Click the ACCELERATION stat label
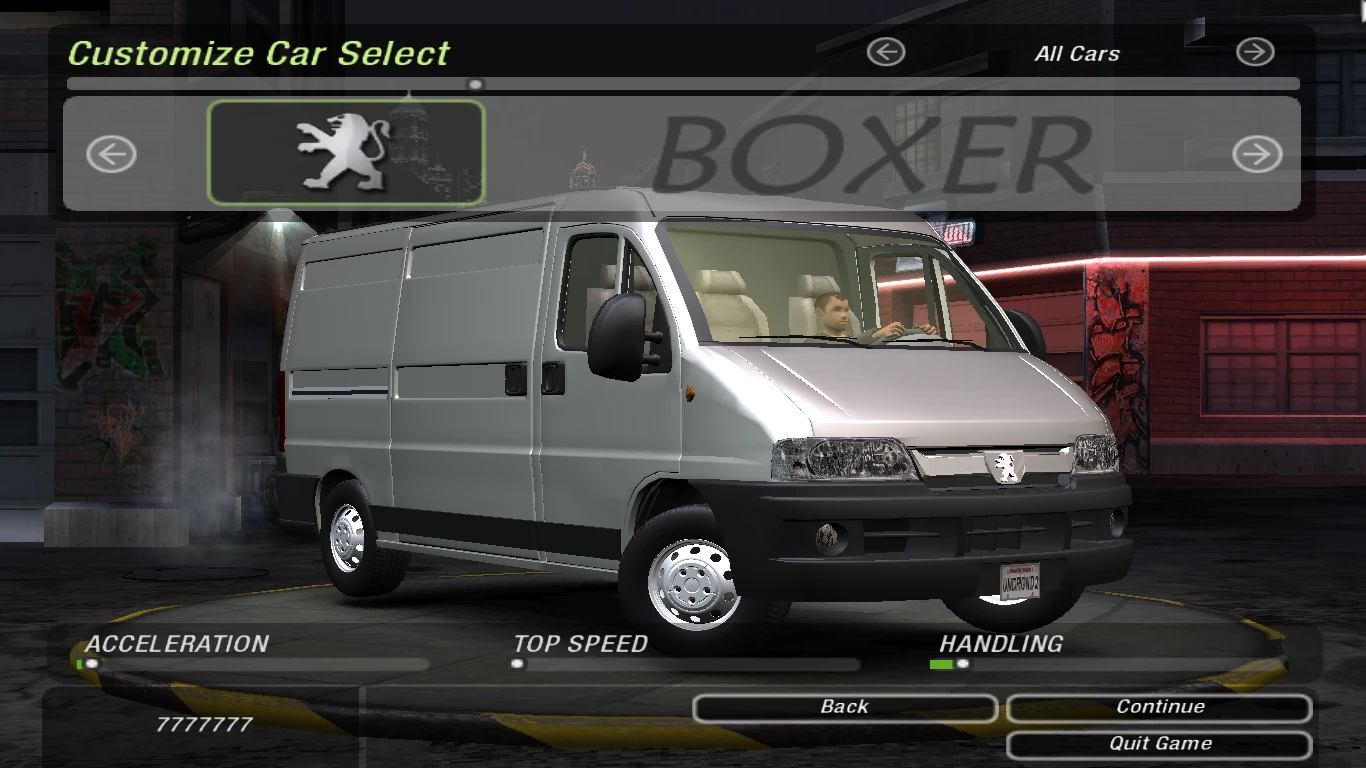This screenshot has width=1366, height=768. point(176,644)
